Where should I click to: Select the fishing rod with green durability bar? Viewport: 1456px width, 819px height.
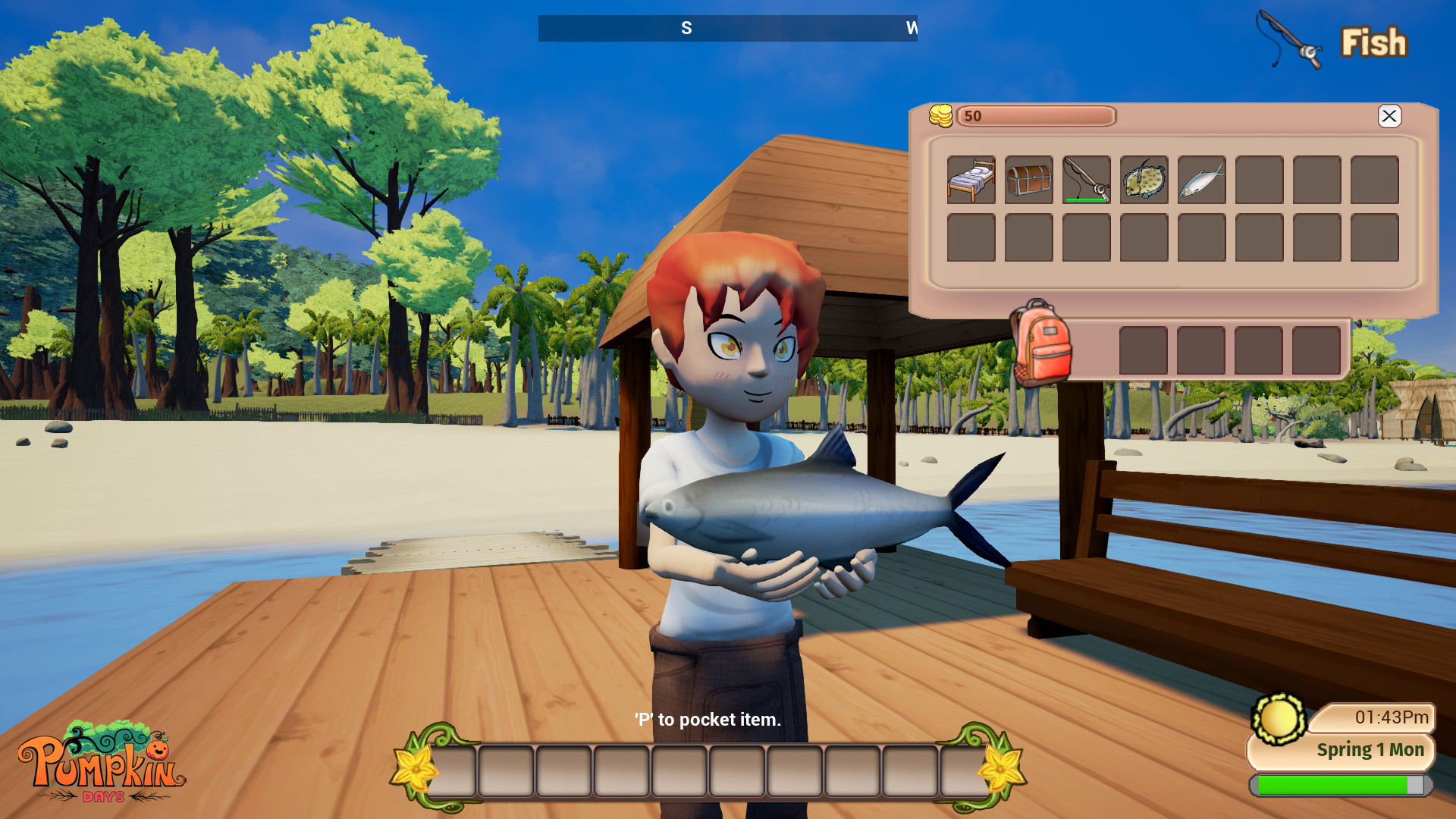tap(1086, 180)
